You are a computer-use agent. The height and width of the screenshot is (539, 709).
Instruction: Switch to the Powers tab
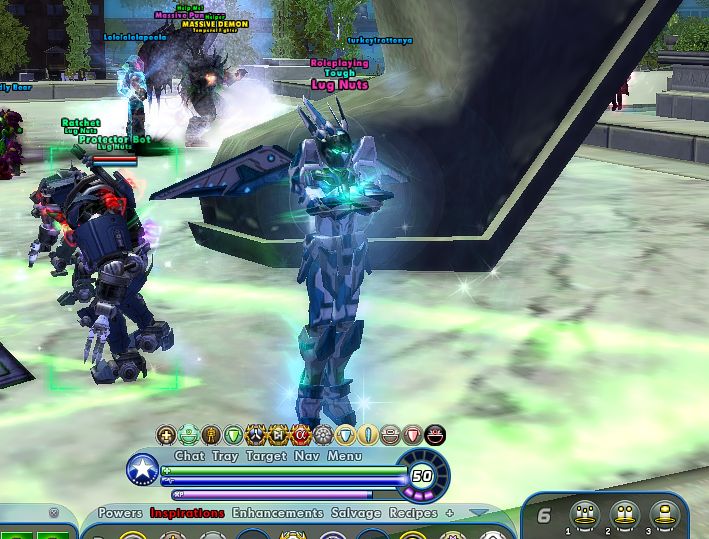[x=120, y=513]
